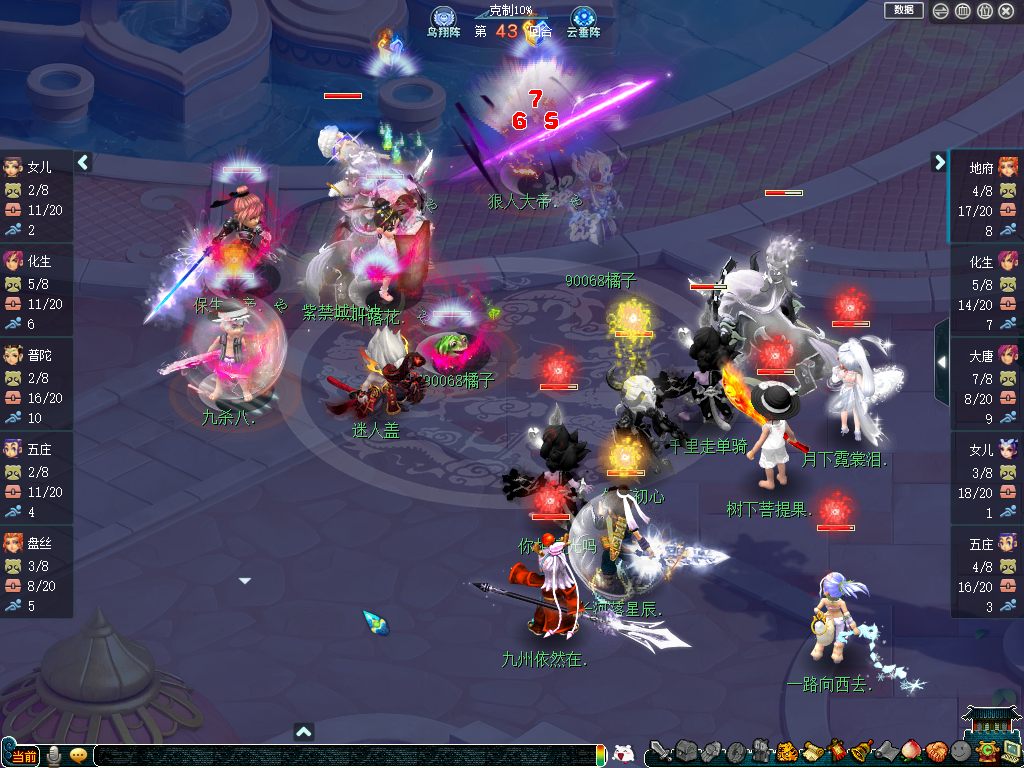Click the swap arrows round button

click(x=941, y=11)
